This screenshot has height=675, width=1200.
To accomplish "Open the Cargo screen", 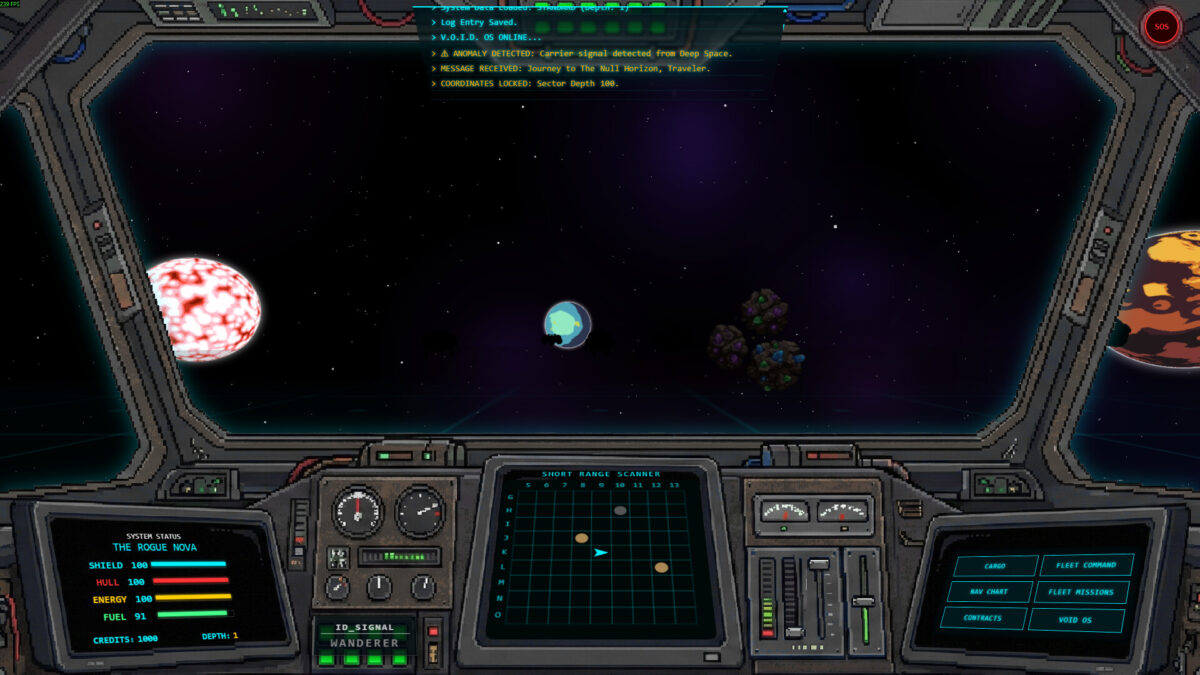I will [x=995, y=566].
